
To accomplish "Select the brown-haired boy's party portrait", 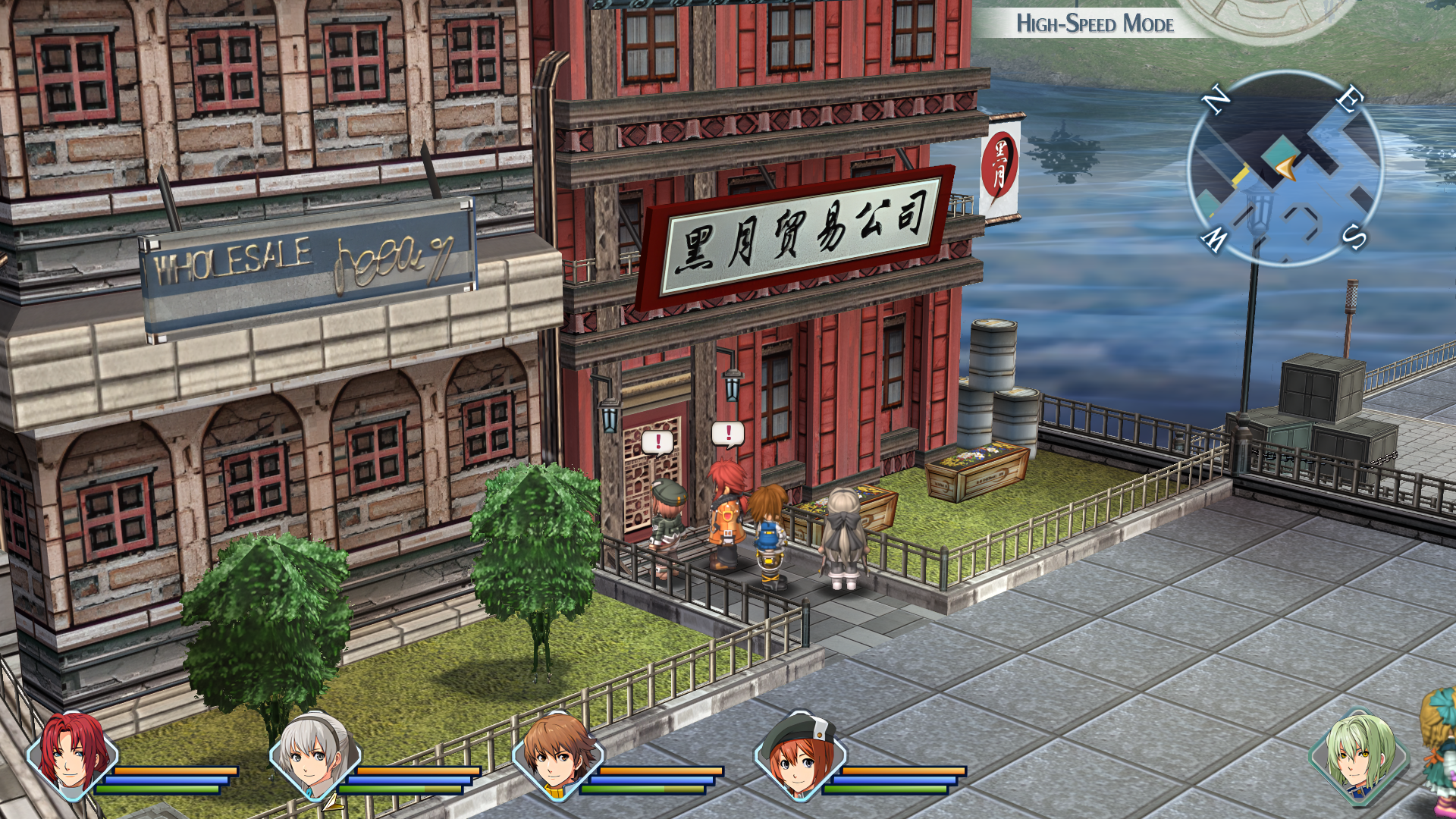I will pos(557,755).
